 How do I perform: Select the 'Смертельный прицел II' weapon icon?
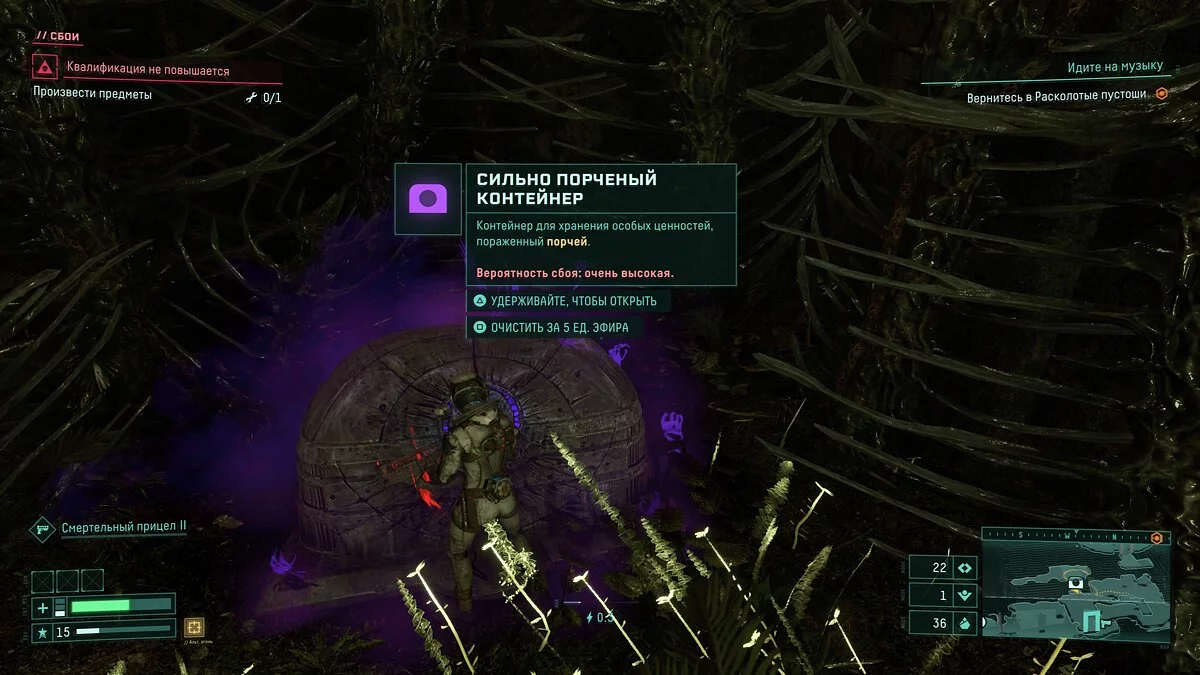[43, 527]
